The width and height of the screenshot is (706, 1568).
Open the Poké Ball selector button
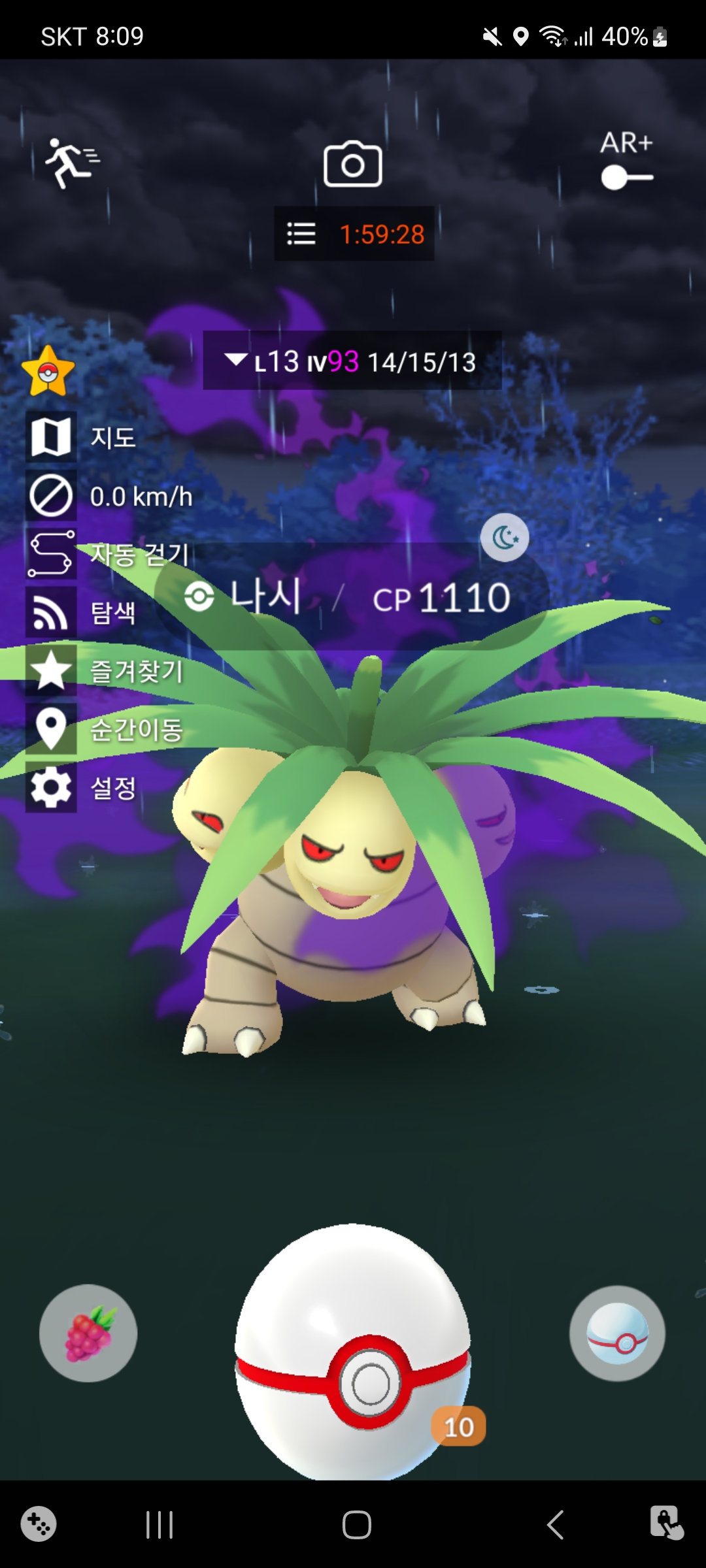click(x=617, y=1333)
